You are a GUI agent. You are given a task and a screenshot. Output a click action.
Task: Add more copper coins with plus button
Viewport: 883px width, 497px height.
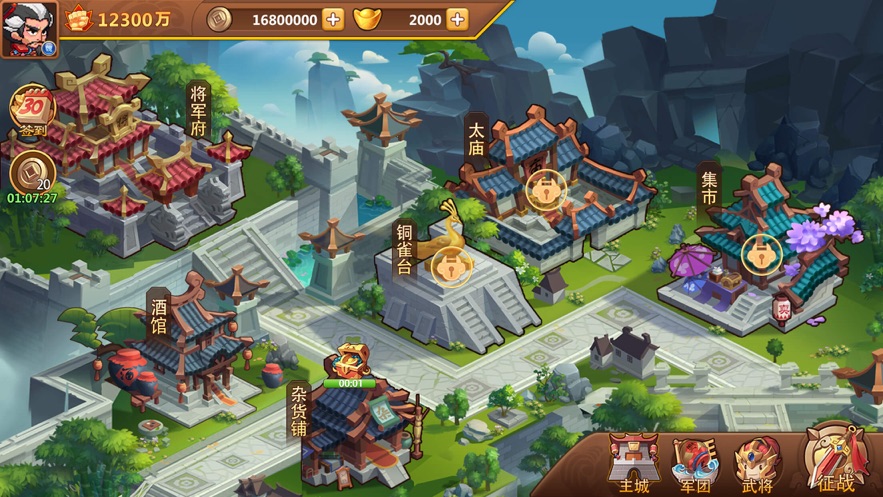tap(333, 19)
